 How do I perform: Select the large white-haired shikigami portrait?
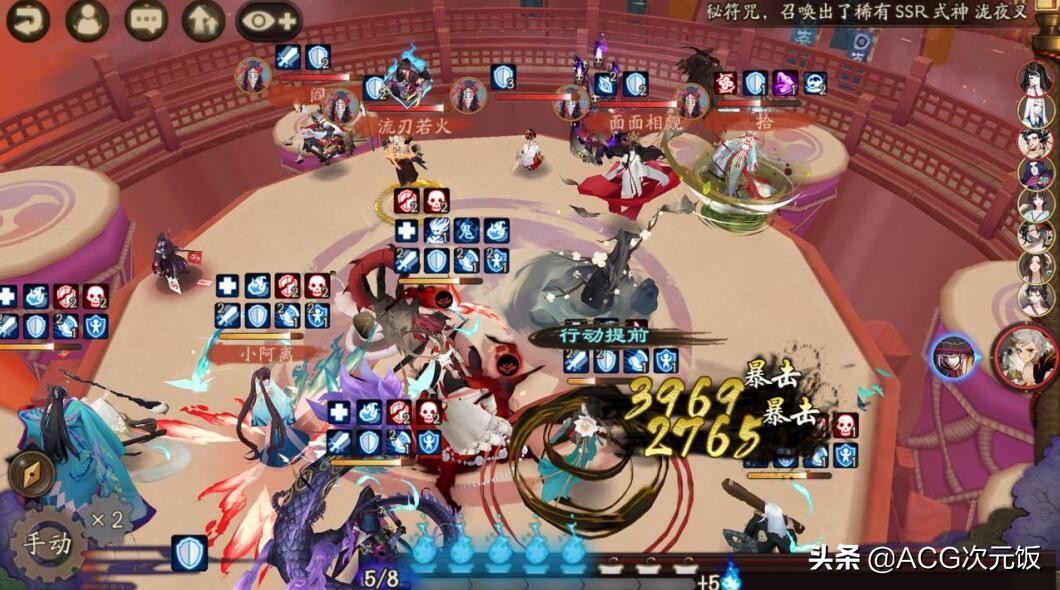[1027, 357]
